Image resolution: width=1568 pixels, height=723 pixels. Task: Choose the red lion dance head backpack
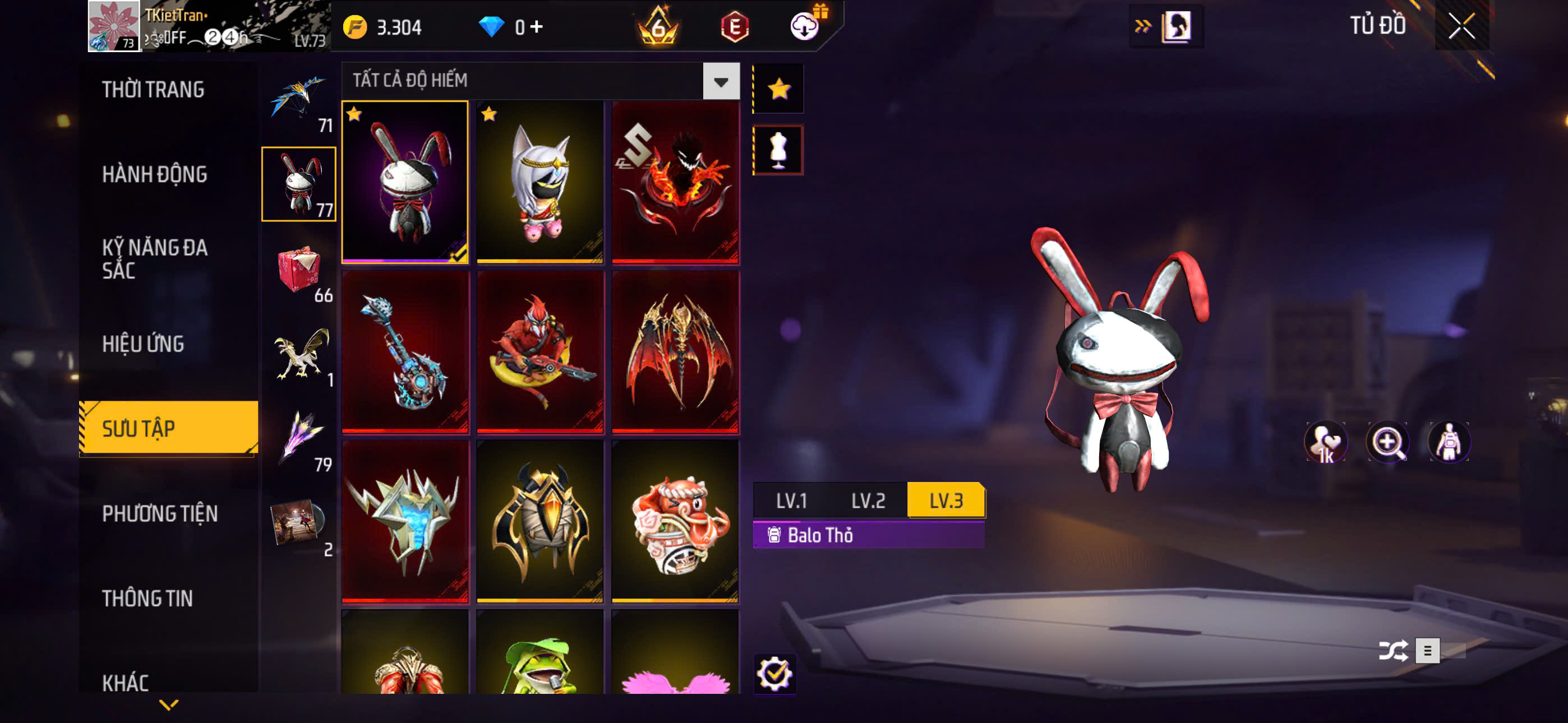(x=675, y=522)
